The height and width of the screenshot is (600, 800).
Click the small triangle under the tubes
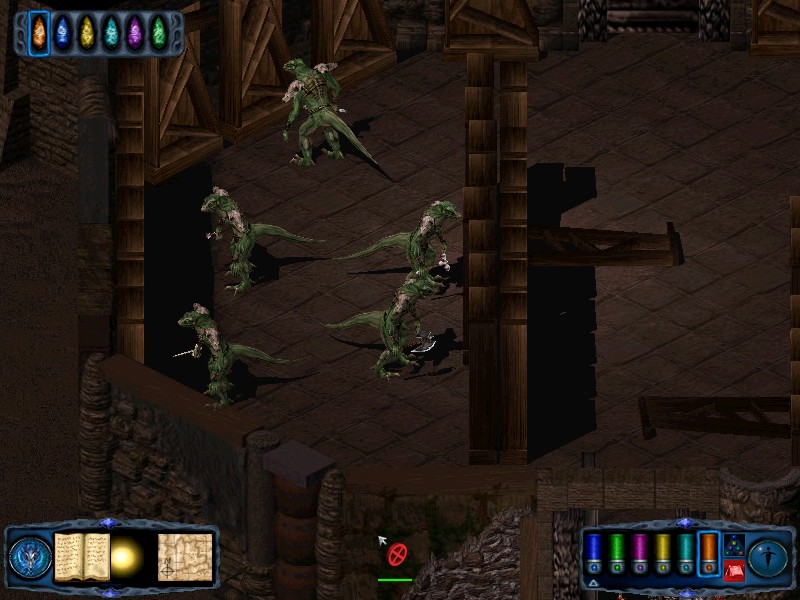[594, 582]
